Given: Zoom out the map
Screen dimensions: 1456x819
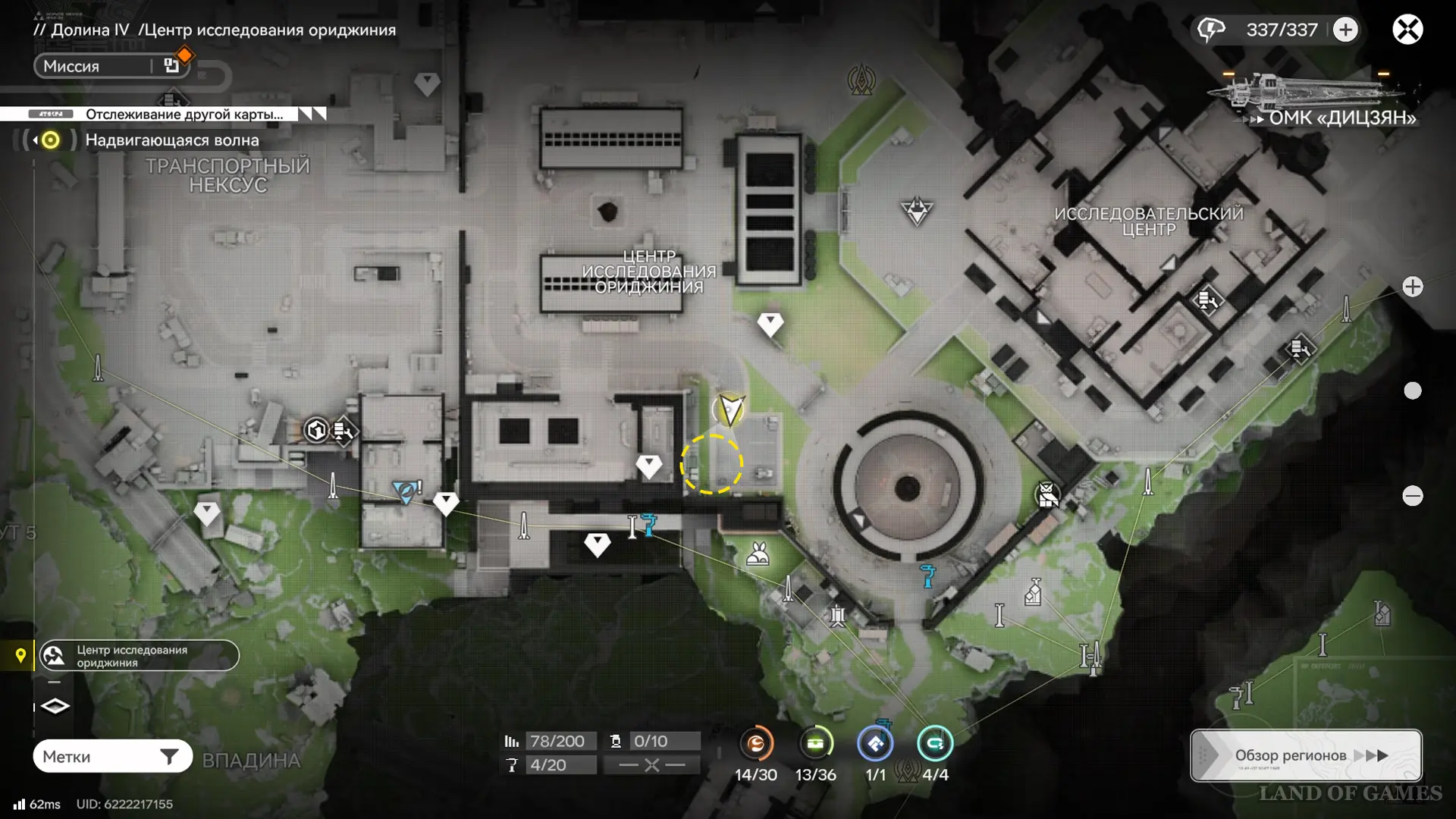Looking at the screenshot, I should (1412, 496).
